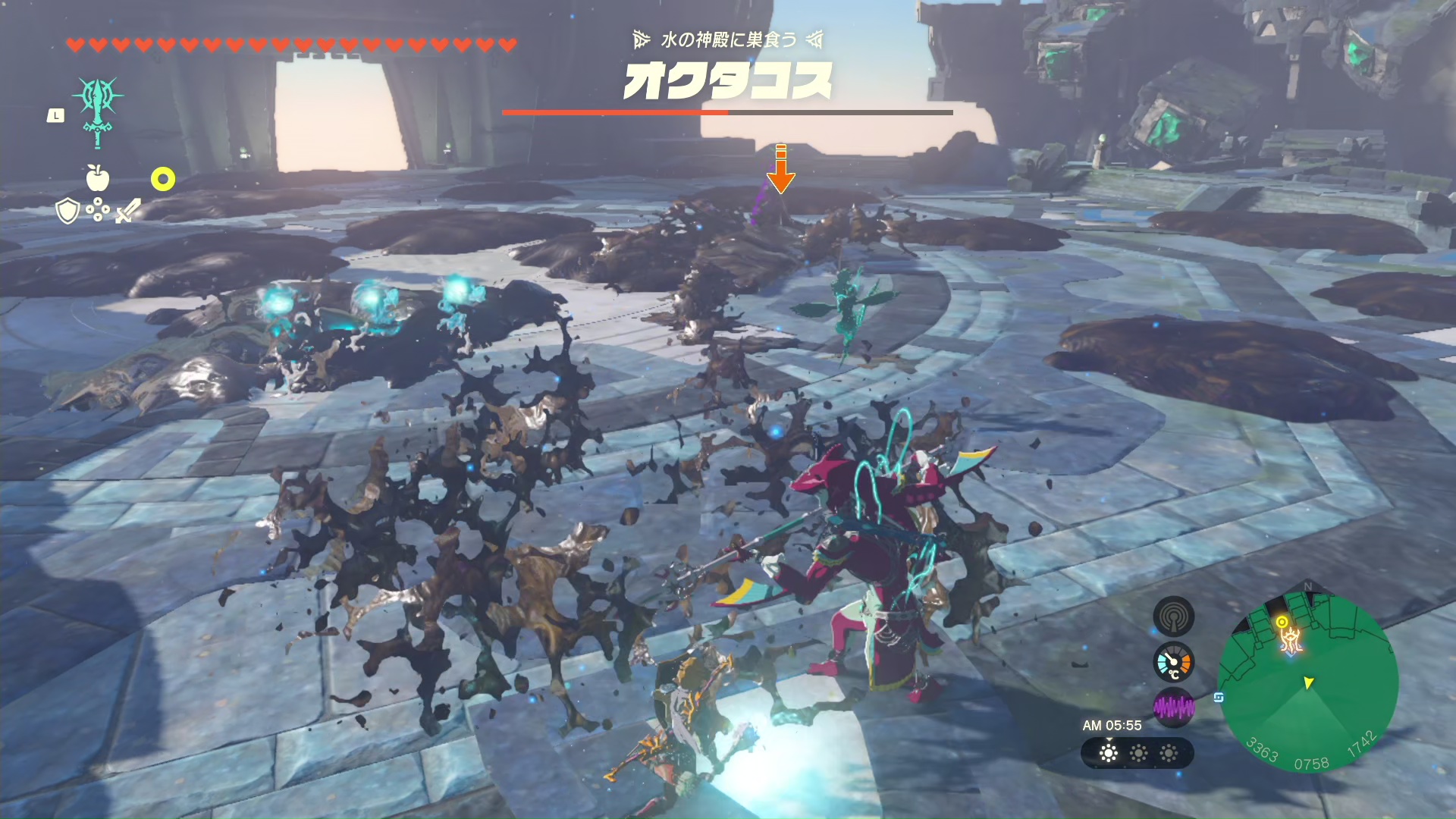Select the yellow quest marker on minimap
Image resolution: width=1456 pixels, height=819 pixels.
pos(1282,623)
